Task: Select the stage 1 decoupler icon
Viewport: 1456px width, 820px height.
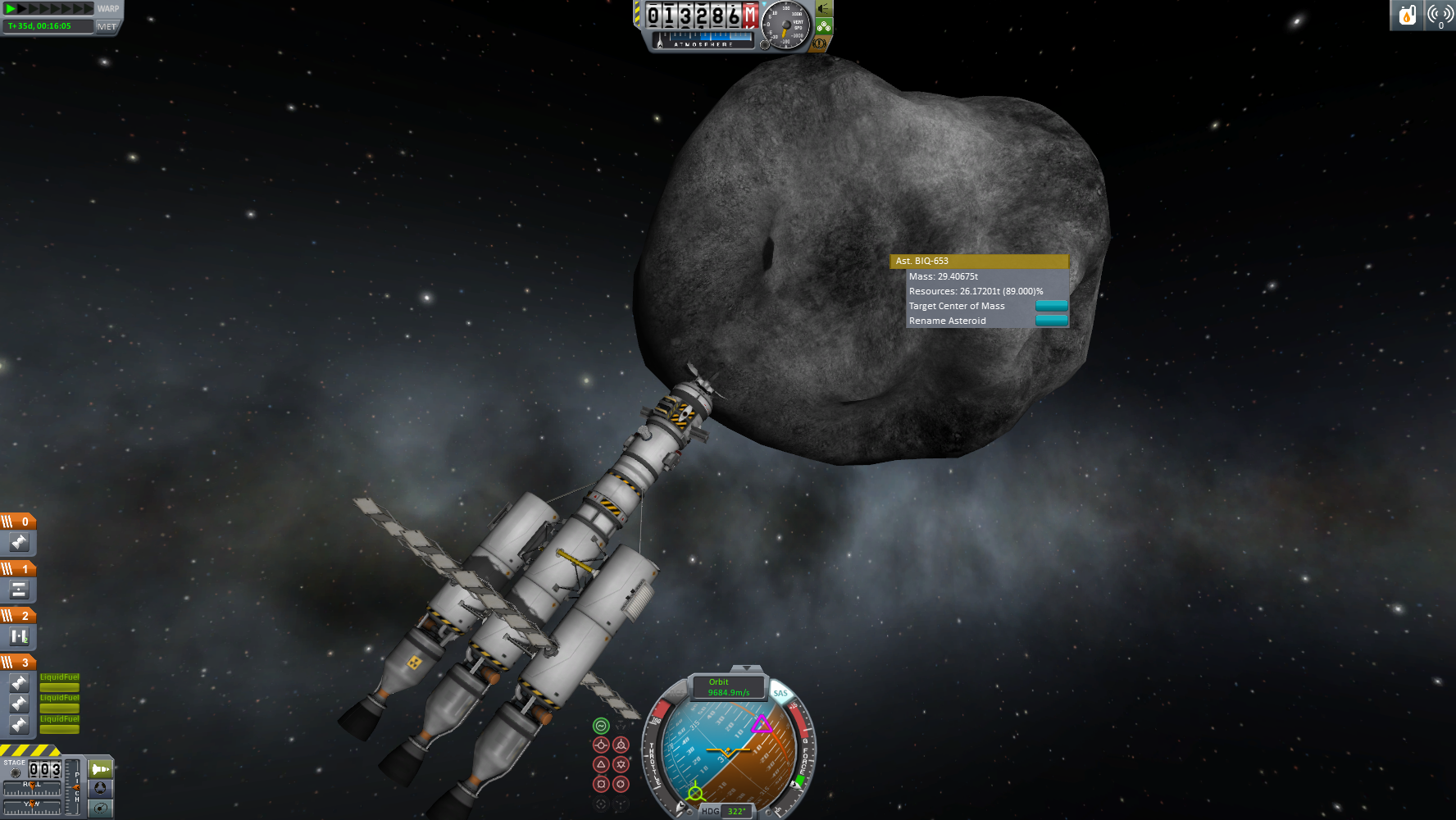Action: (19, 590)
